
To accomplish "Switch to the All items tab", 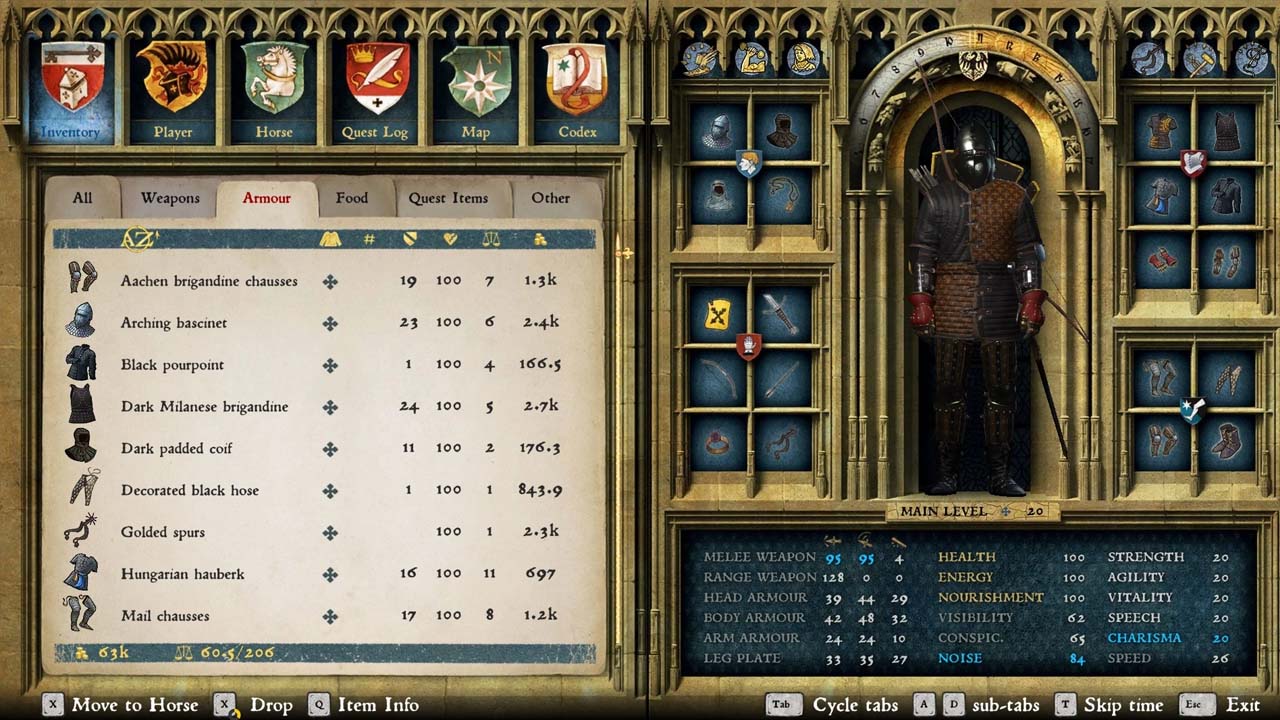I will coord(82,198).
